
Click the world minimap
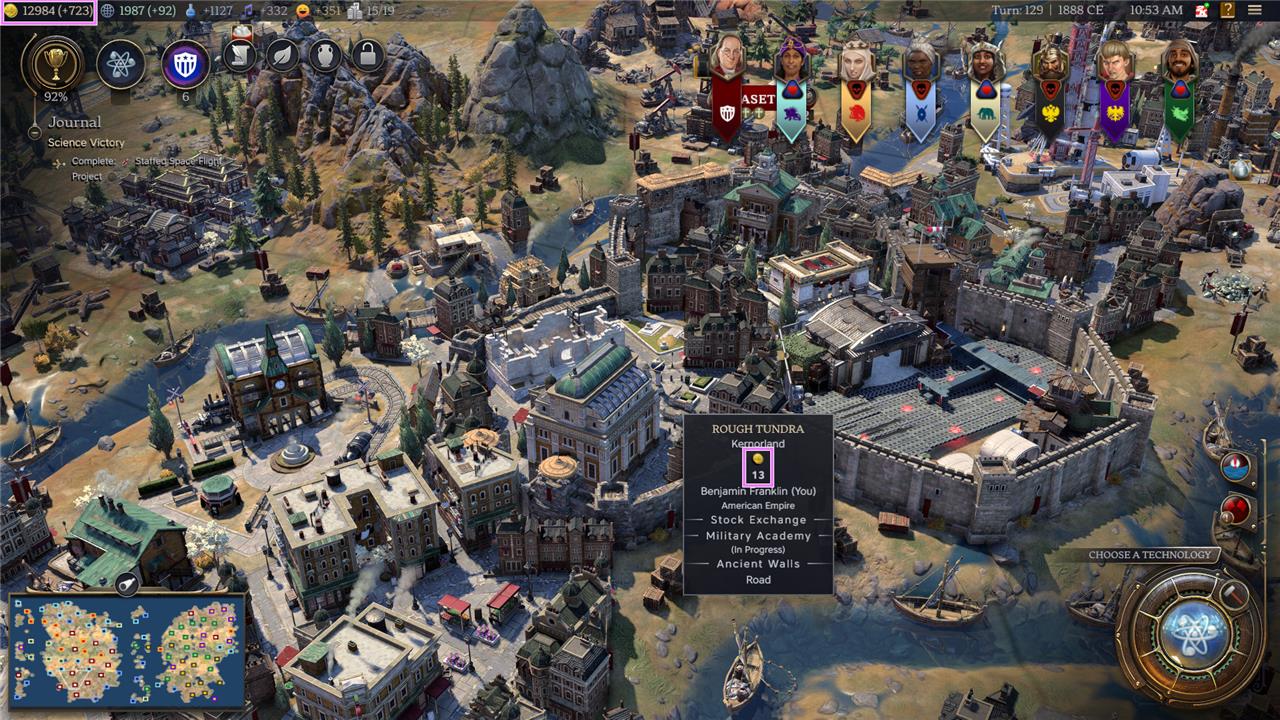pyautogui.click(x=127, y=649)
